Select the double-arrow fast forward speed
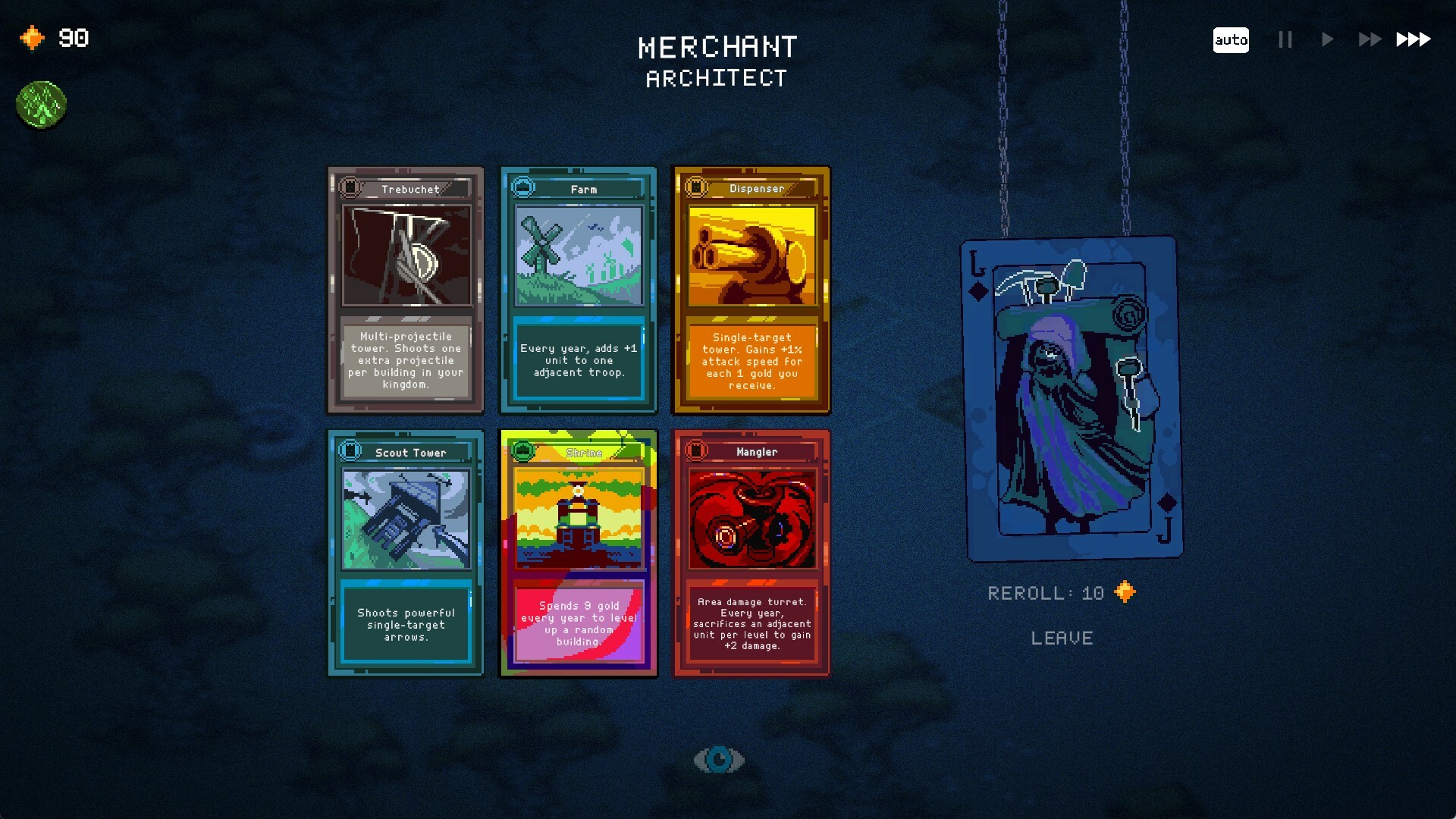The height and width of the screenshot is (819, 1456). coord(1369,40)
